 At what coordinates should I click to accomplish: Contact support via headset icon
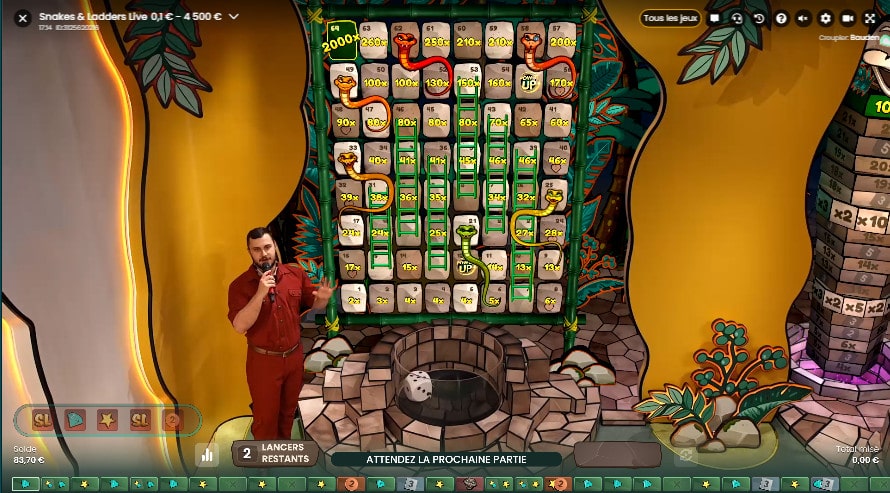737,18
